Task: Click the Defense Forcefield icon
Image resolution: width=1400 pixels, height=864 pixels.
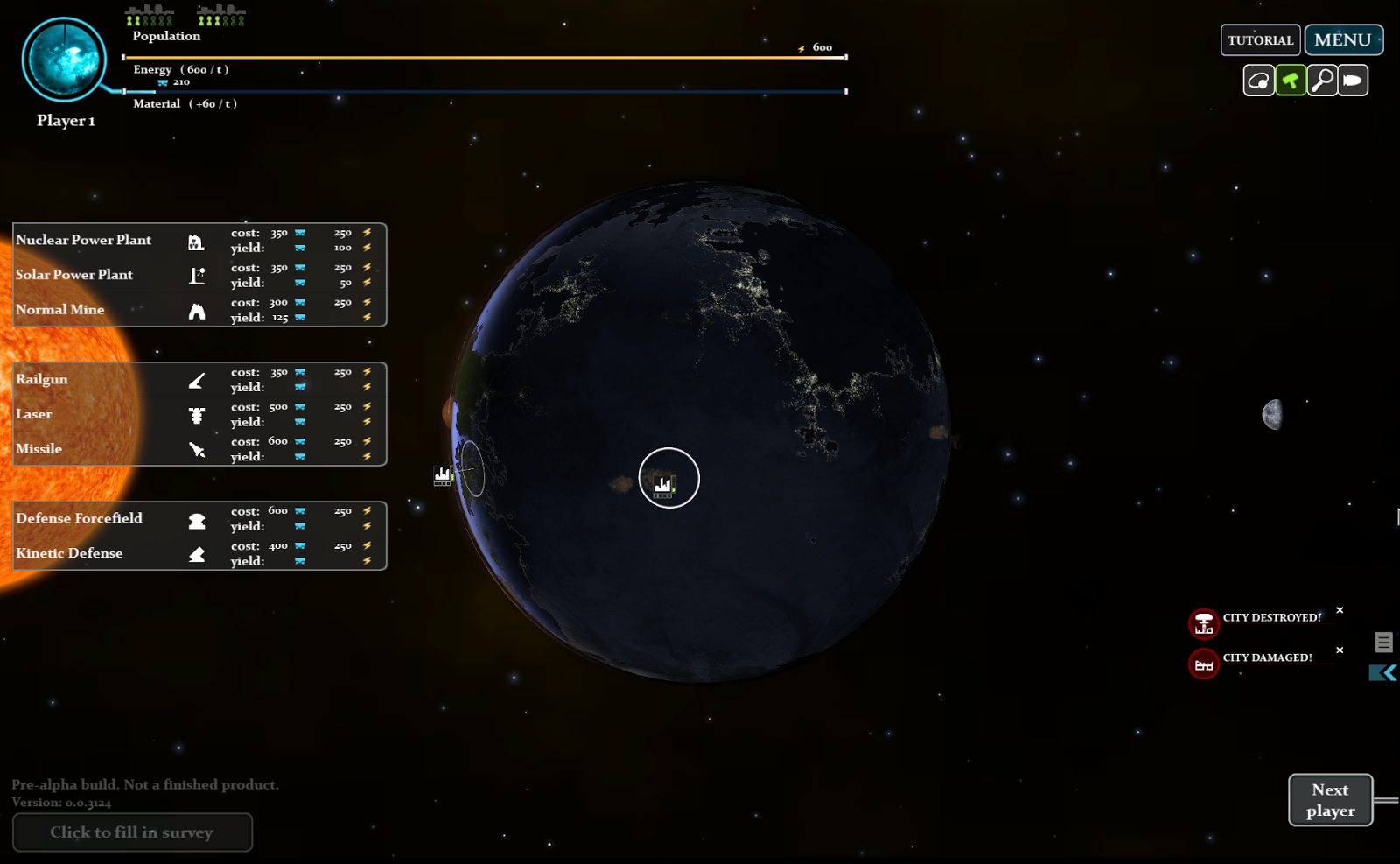Action: pos(197,519)
